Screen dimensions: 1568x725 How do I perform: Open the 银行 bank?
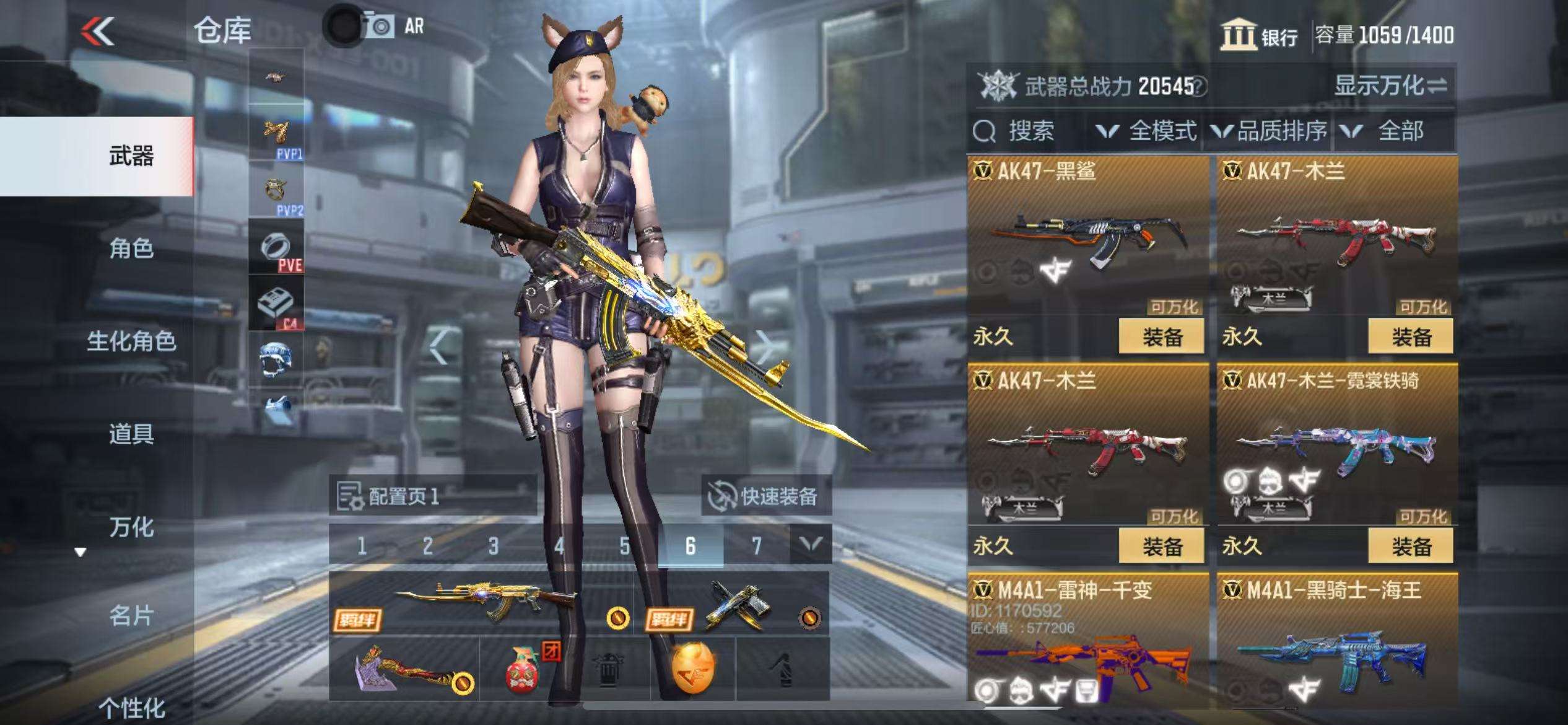1260,35
